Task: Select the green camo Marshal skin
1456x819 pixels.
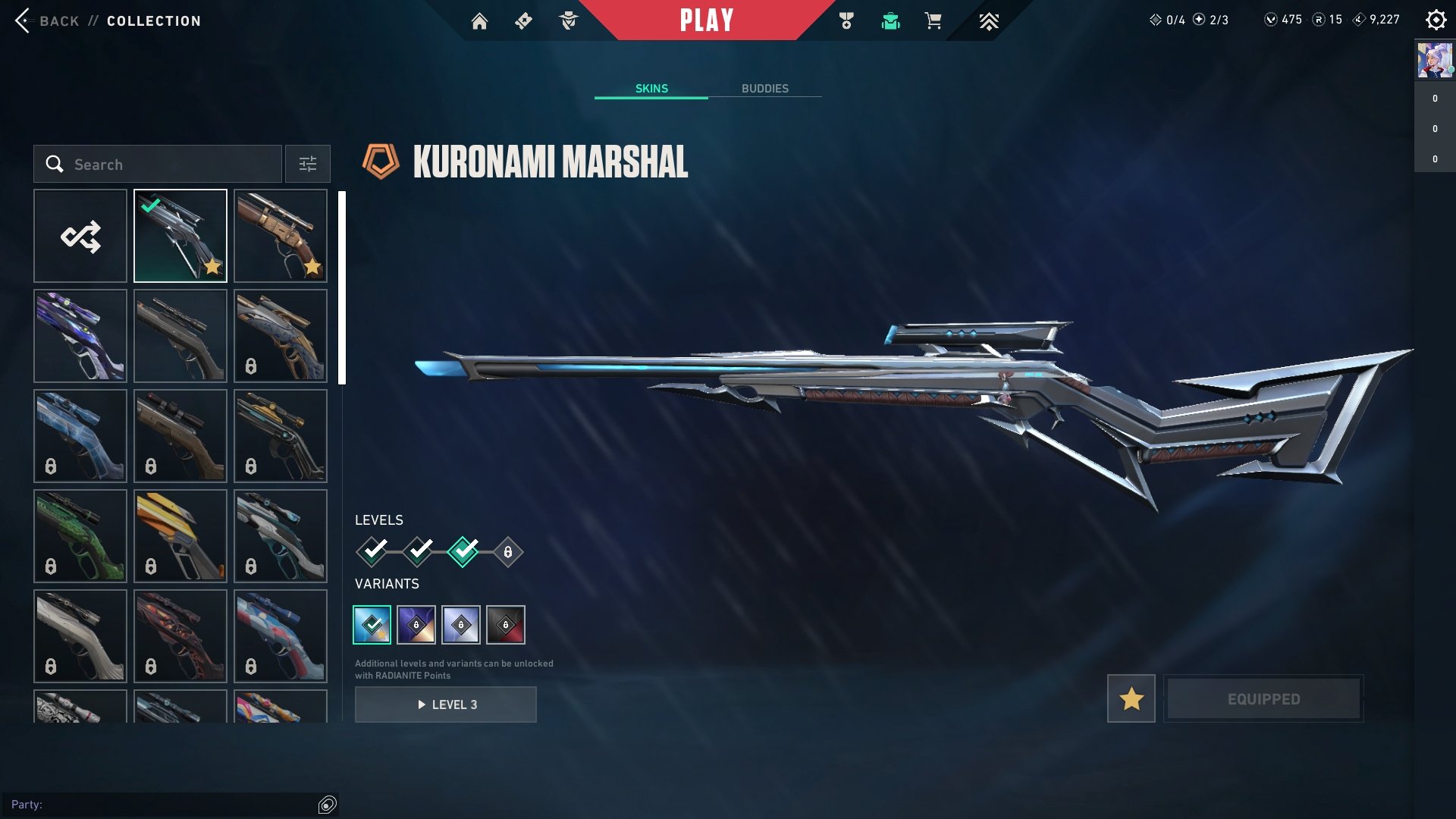Action: coord(80,536)
